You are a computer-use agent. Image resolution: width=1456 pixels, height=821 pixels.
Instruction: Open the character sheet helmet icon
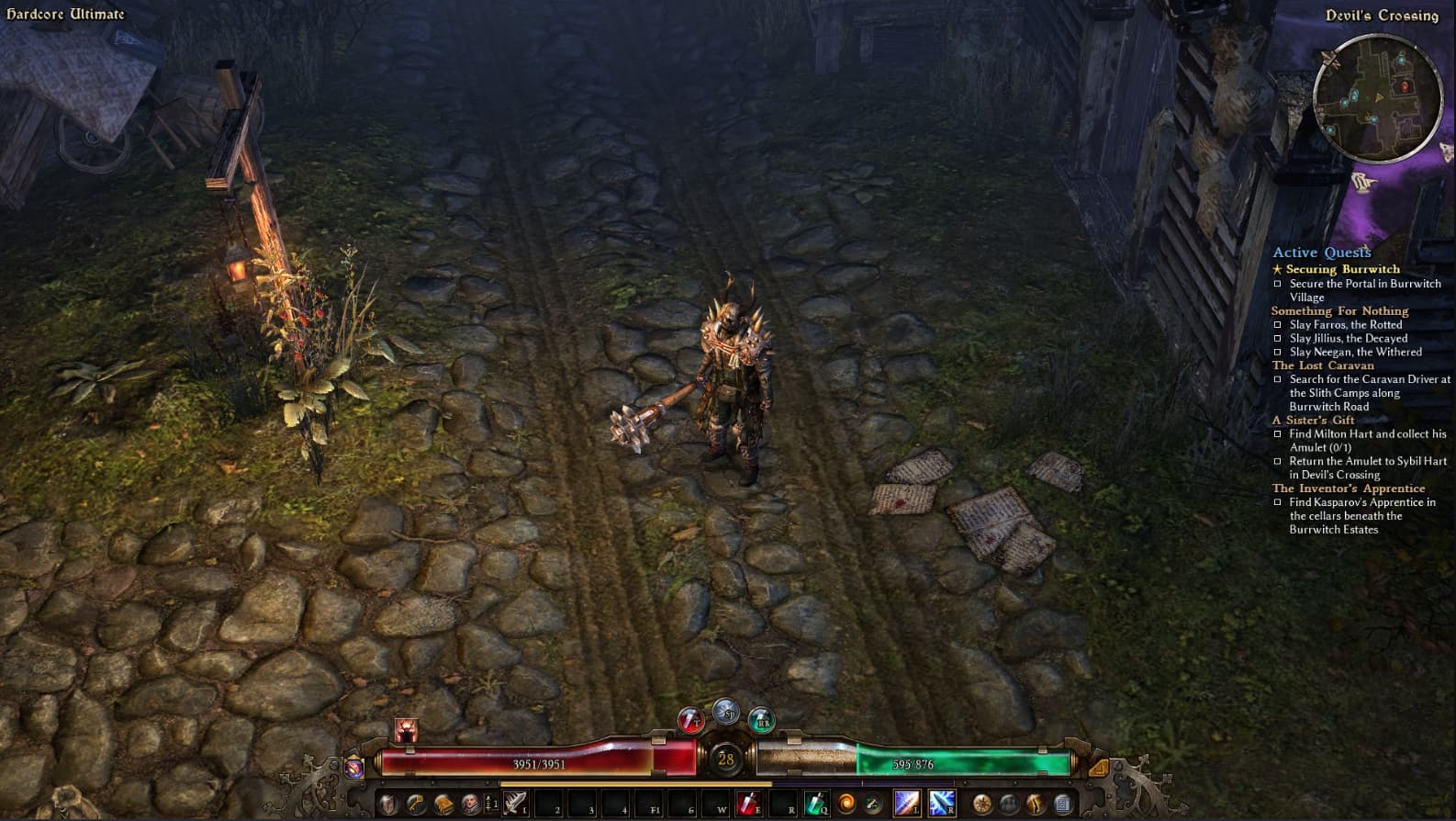tap(389, 804)
